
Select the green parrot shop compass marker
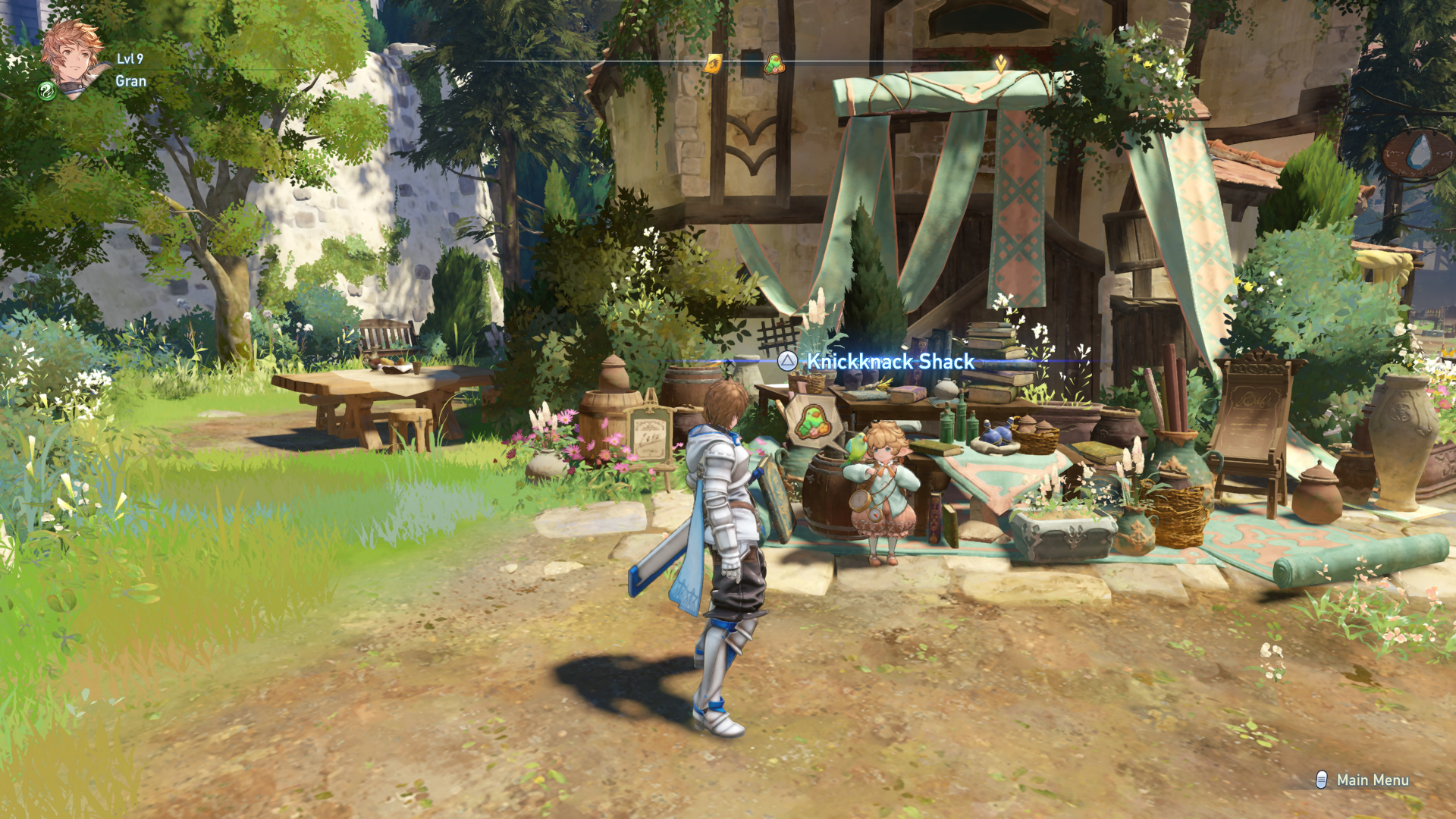point(773,64)
